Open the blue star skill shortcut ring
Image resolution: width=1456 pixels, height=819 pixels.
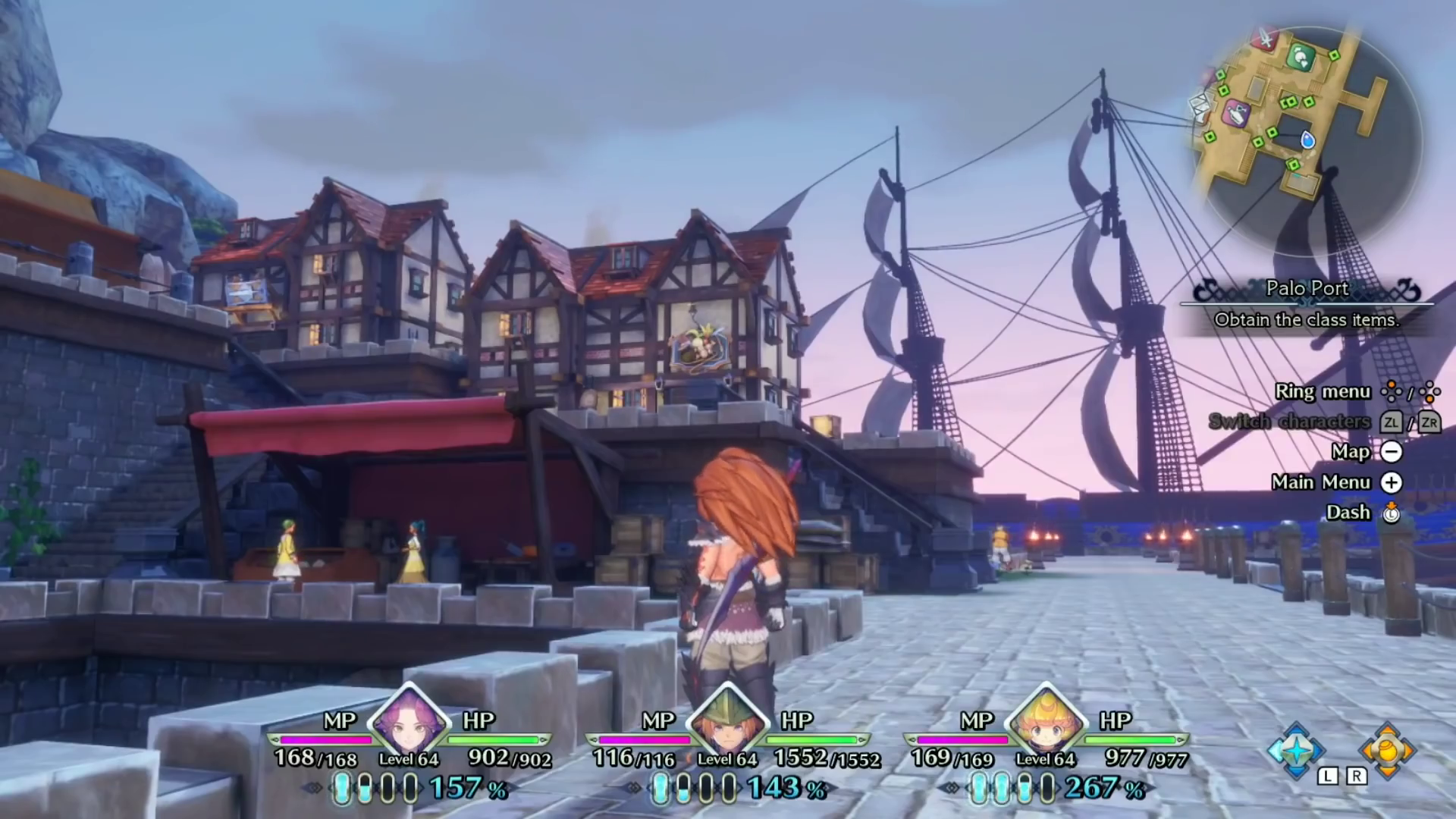coord(1296,750)
